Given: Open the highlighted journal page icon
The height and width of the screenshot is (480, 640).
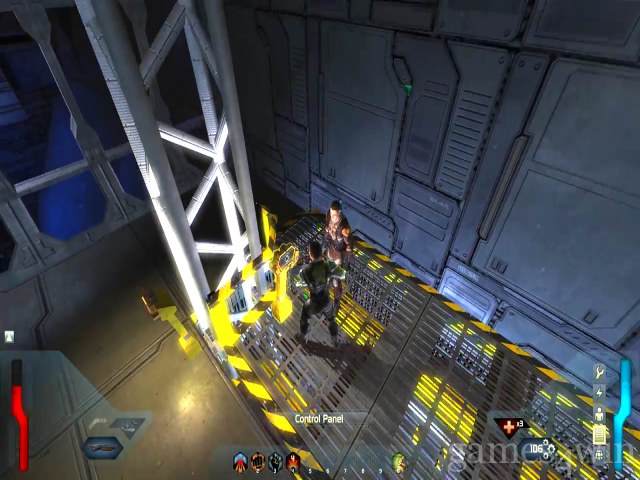Looking at the screenshot, I should (600, 434).
